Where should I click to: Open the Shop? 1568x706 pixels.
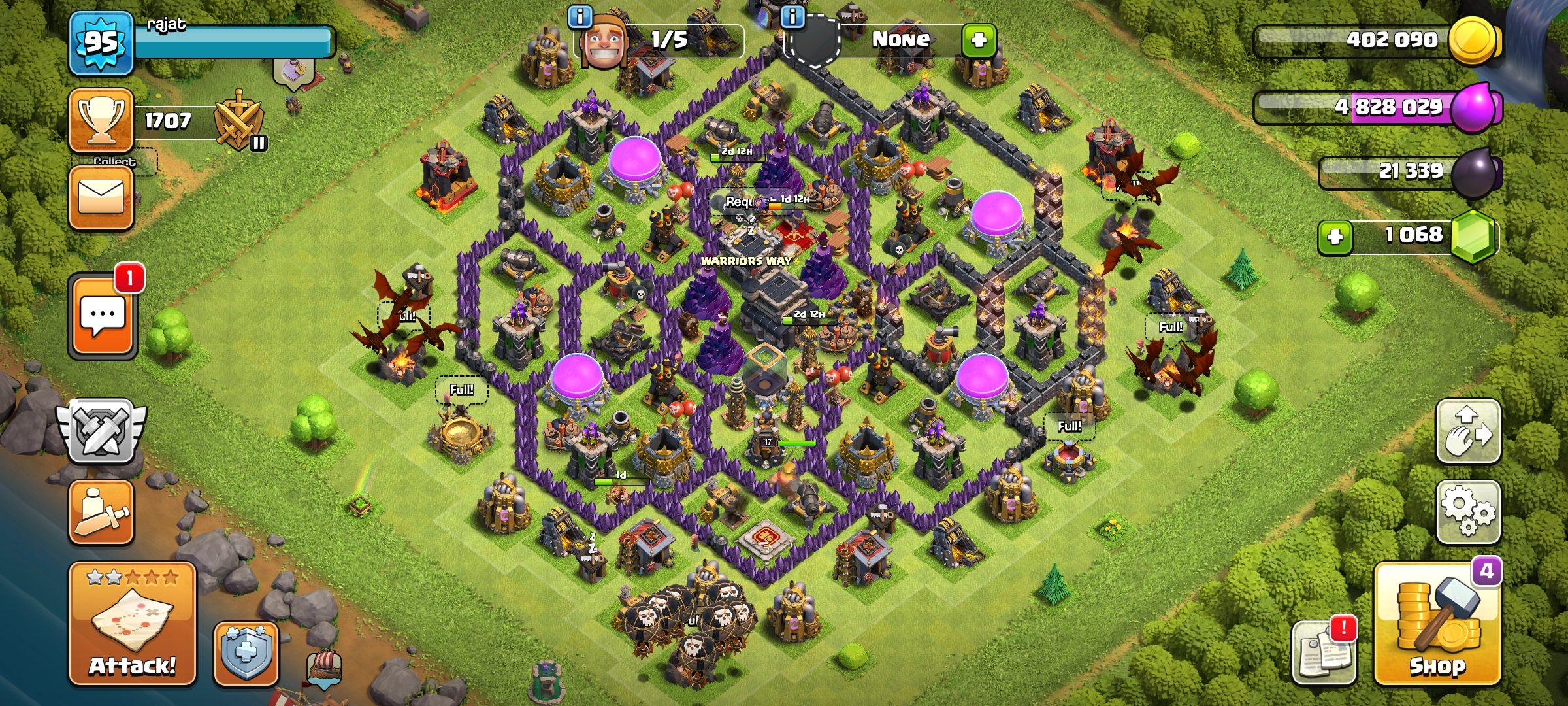coord(1437,626)
